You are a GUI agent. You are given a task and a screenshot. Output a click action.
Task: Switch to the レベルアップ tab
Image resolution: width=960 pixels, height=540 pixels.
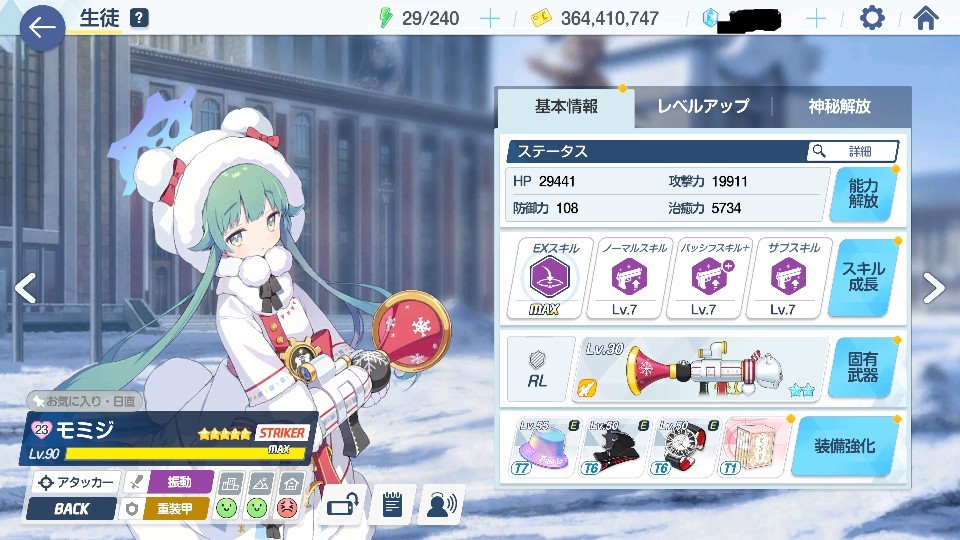point(702,107)
